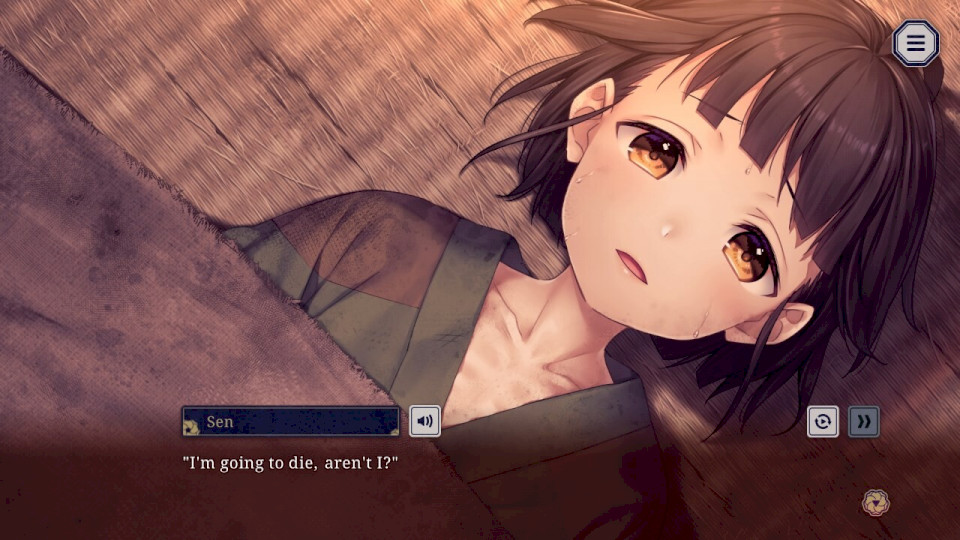Open the hamburger menu button
This screenshot has width=960, height=540.
[915, 43]
